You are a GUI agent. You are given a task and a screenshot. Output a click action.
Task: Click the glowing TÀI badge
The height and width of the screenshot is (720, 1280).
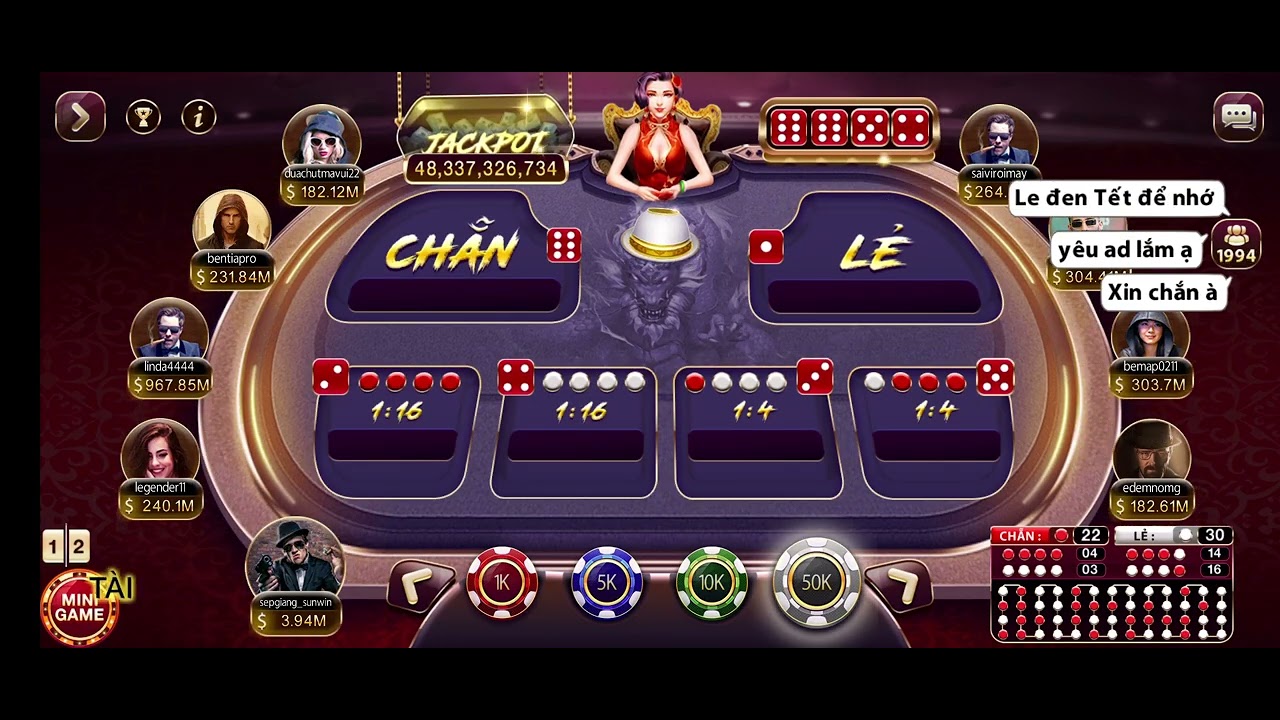click(x=113, y=590)
